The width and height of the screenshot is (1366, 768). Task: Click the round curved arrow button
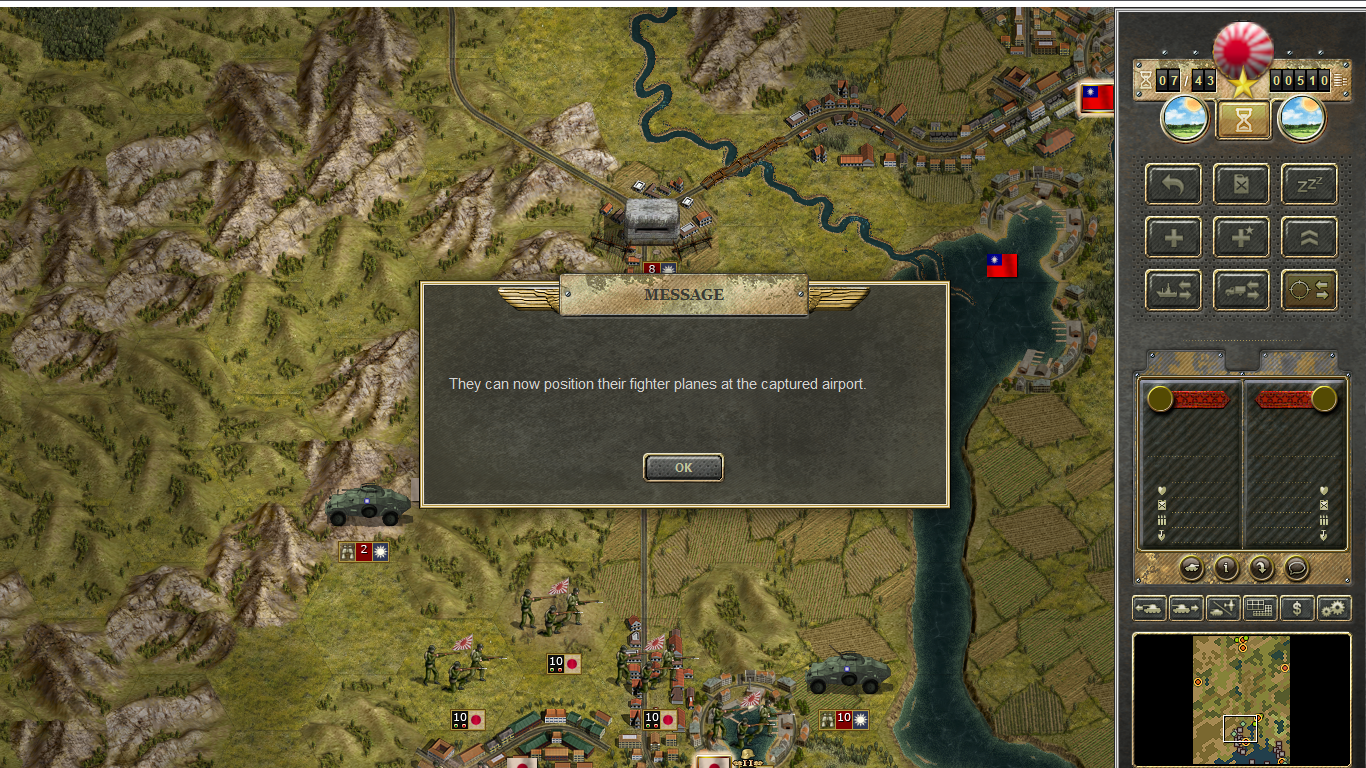(x=1261, y=568)
